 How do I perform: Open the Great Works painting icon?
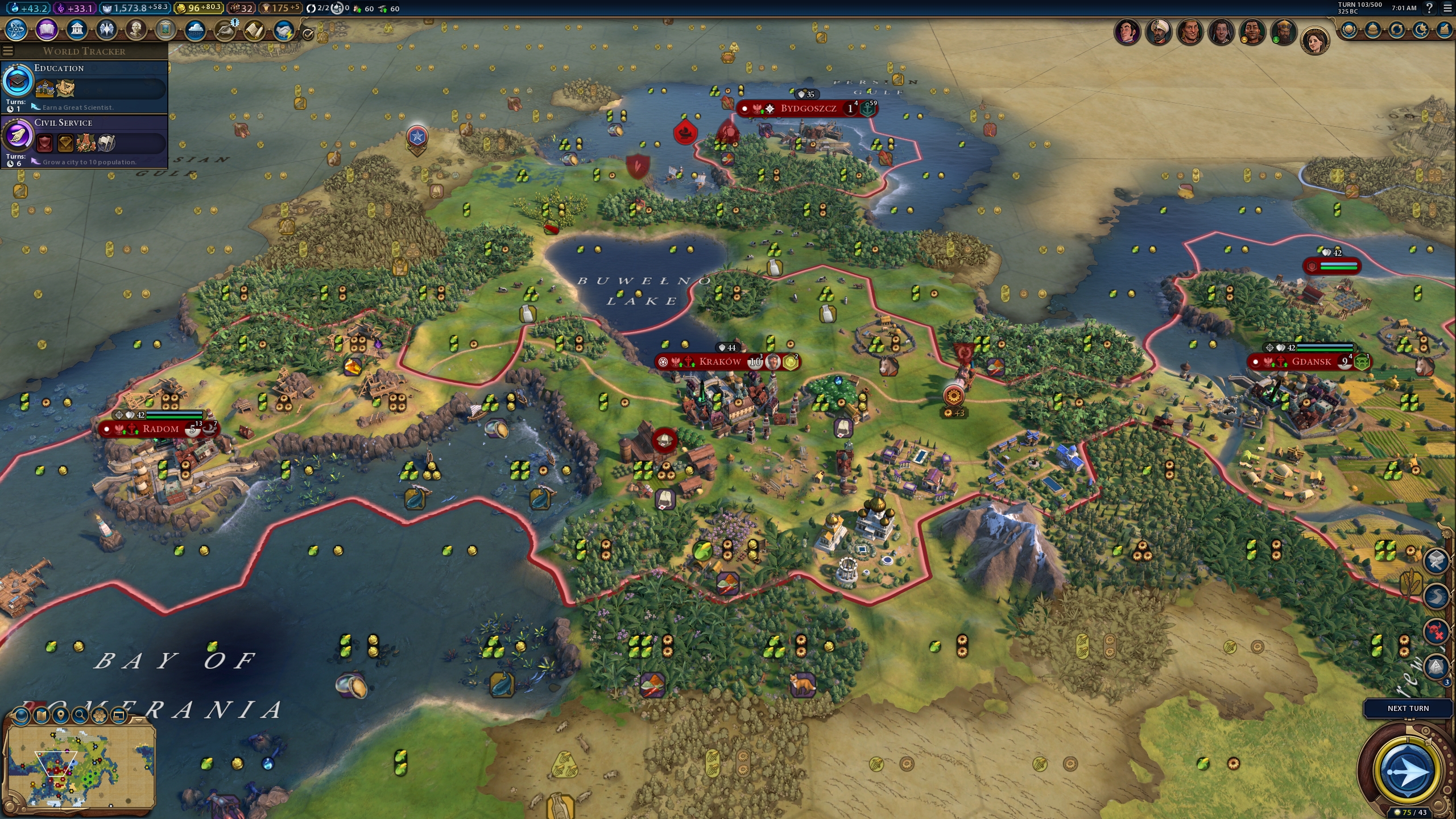[166, 30]
